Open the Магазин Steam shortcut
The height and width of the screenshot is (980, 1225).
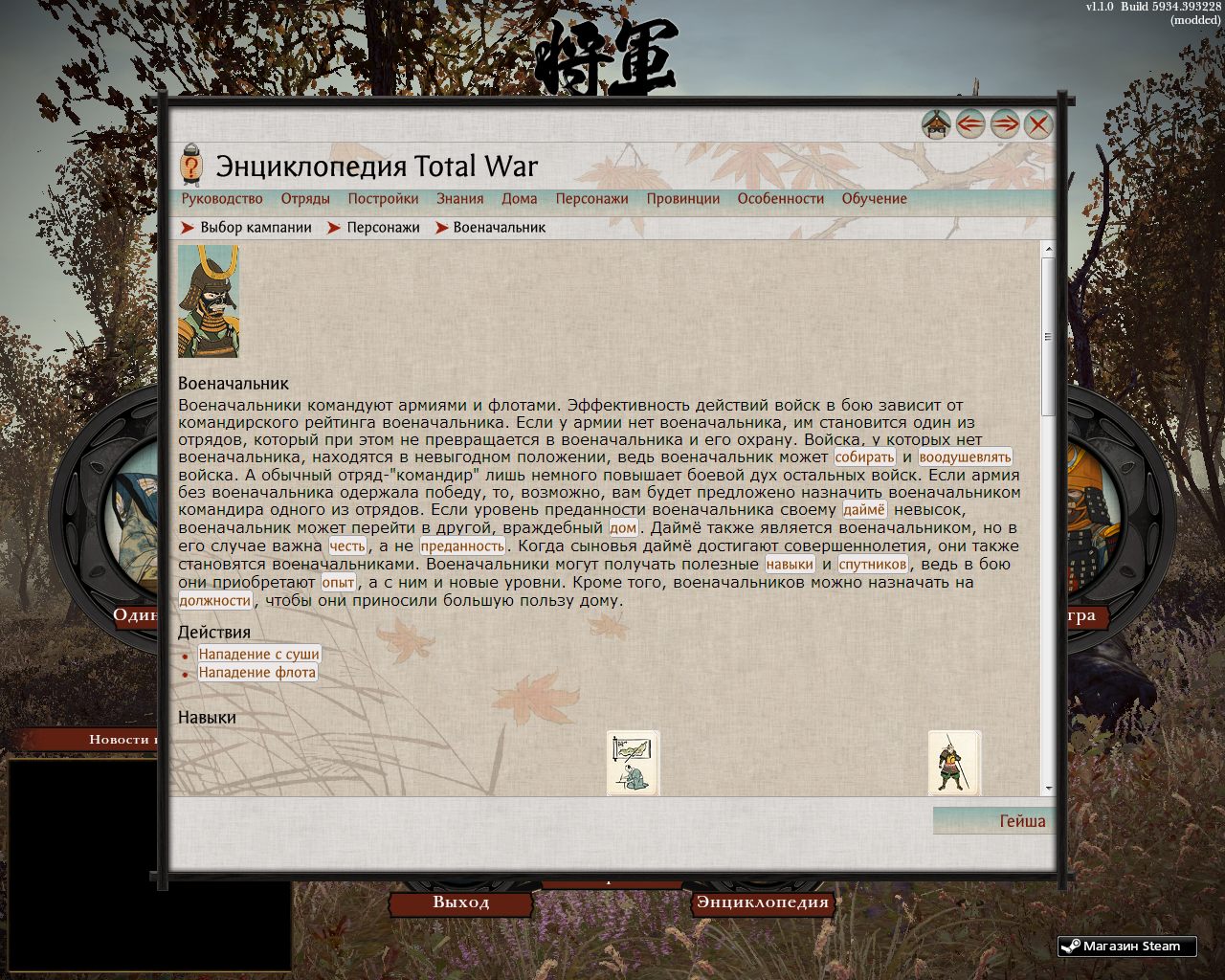coord(1127,946)
